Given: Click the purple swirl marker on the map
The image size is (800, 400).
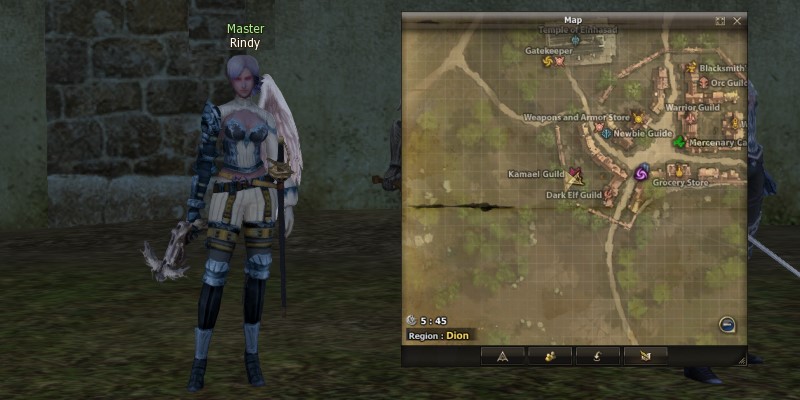Looking at the screenshot, I should (642, 173).
